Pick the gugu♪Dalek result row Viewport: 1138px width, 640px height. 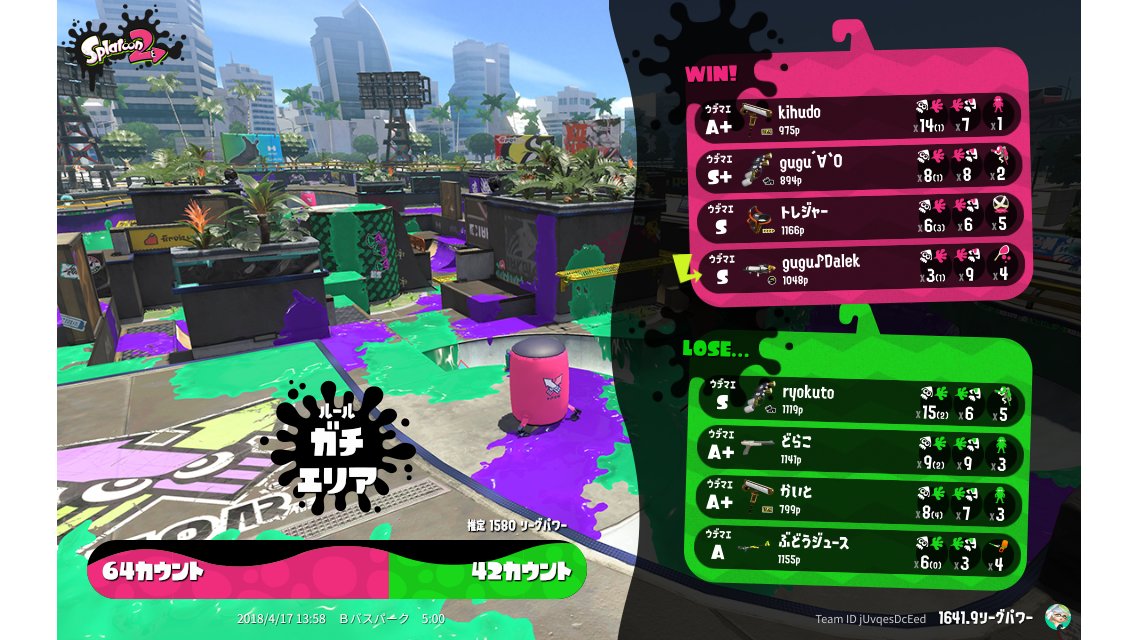click(x=860, y=267)
